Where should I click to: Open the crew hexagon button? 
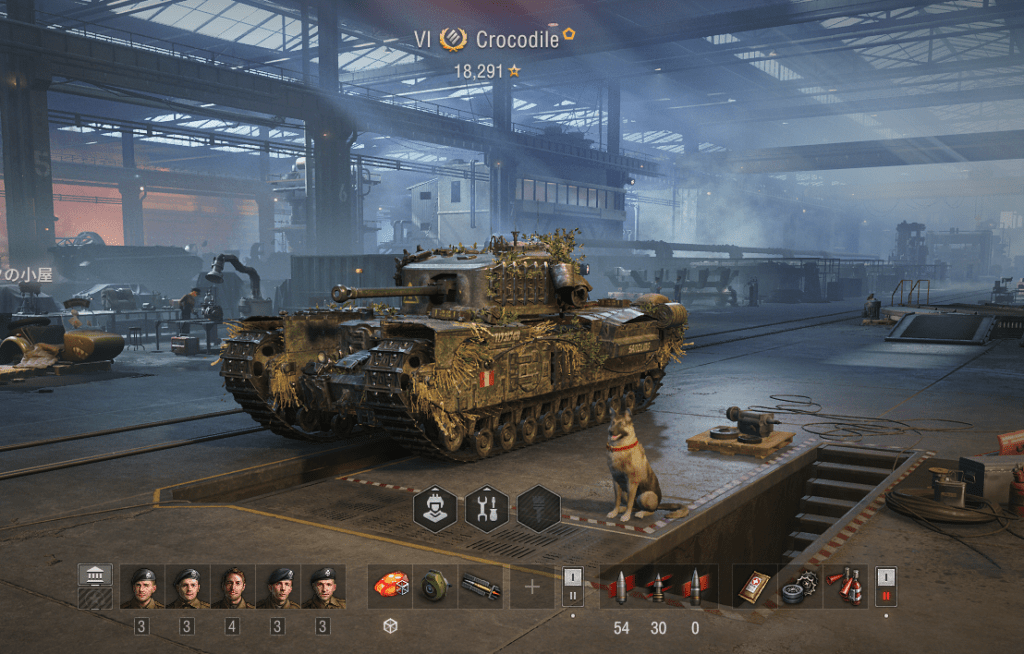click(x=435, y=508)
